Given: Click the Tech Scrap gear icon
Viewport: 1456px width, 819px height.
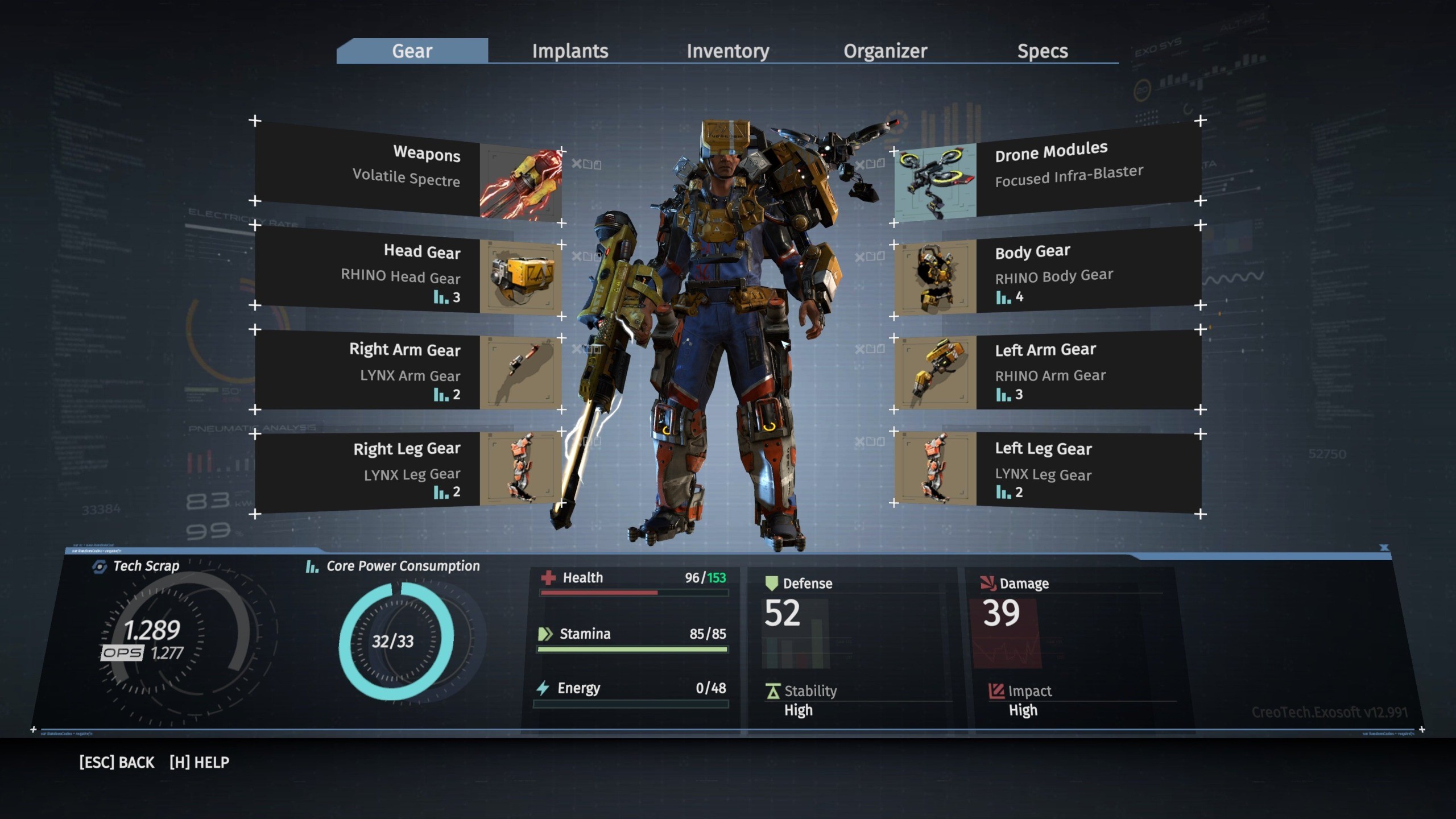Looking at the screenshot, I should (x=101, y=566).
